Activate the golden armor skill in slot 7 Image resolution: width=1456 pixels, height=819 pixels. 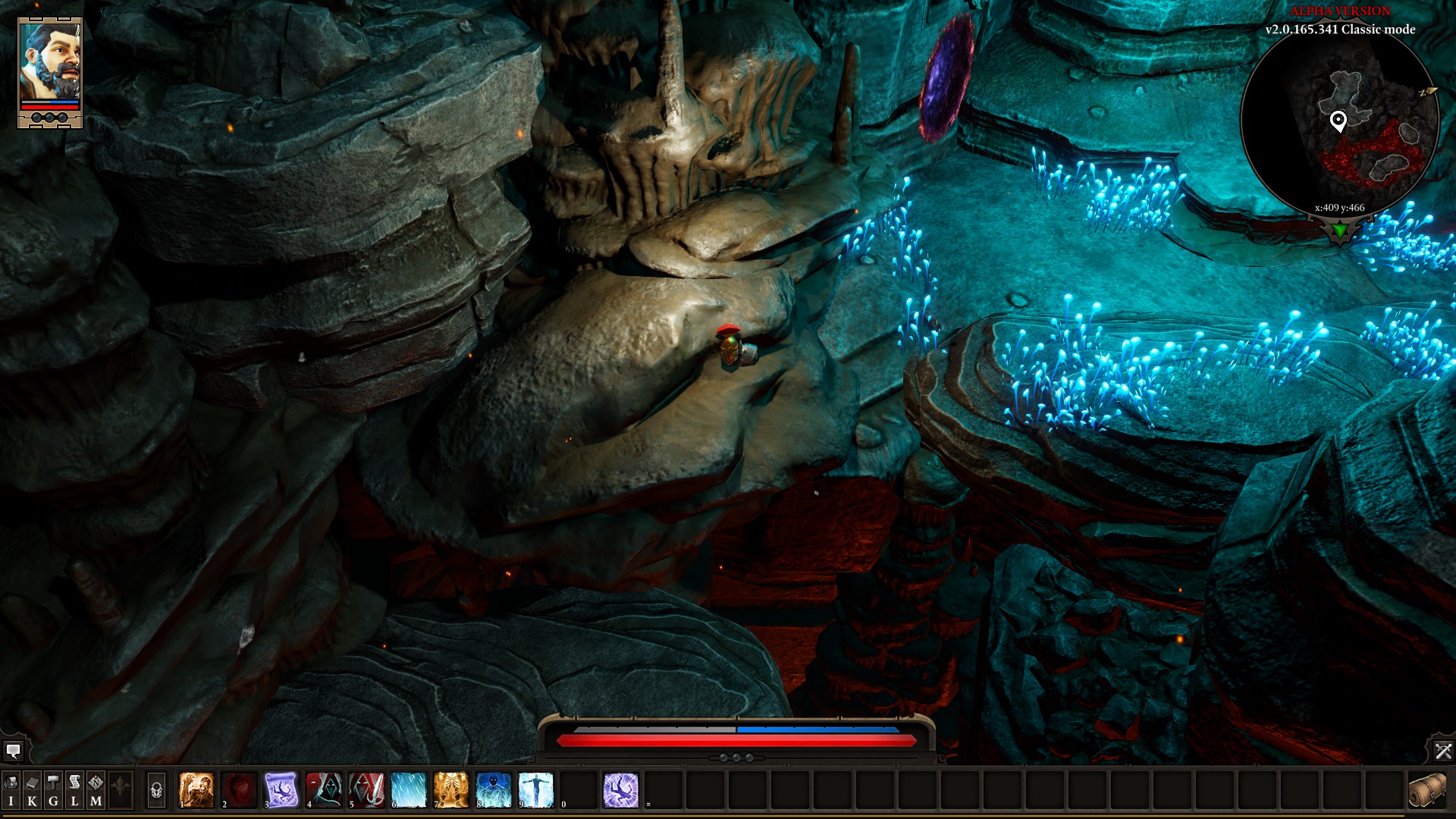[451, 789]
